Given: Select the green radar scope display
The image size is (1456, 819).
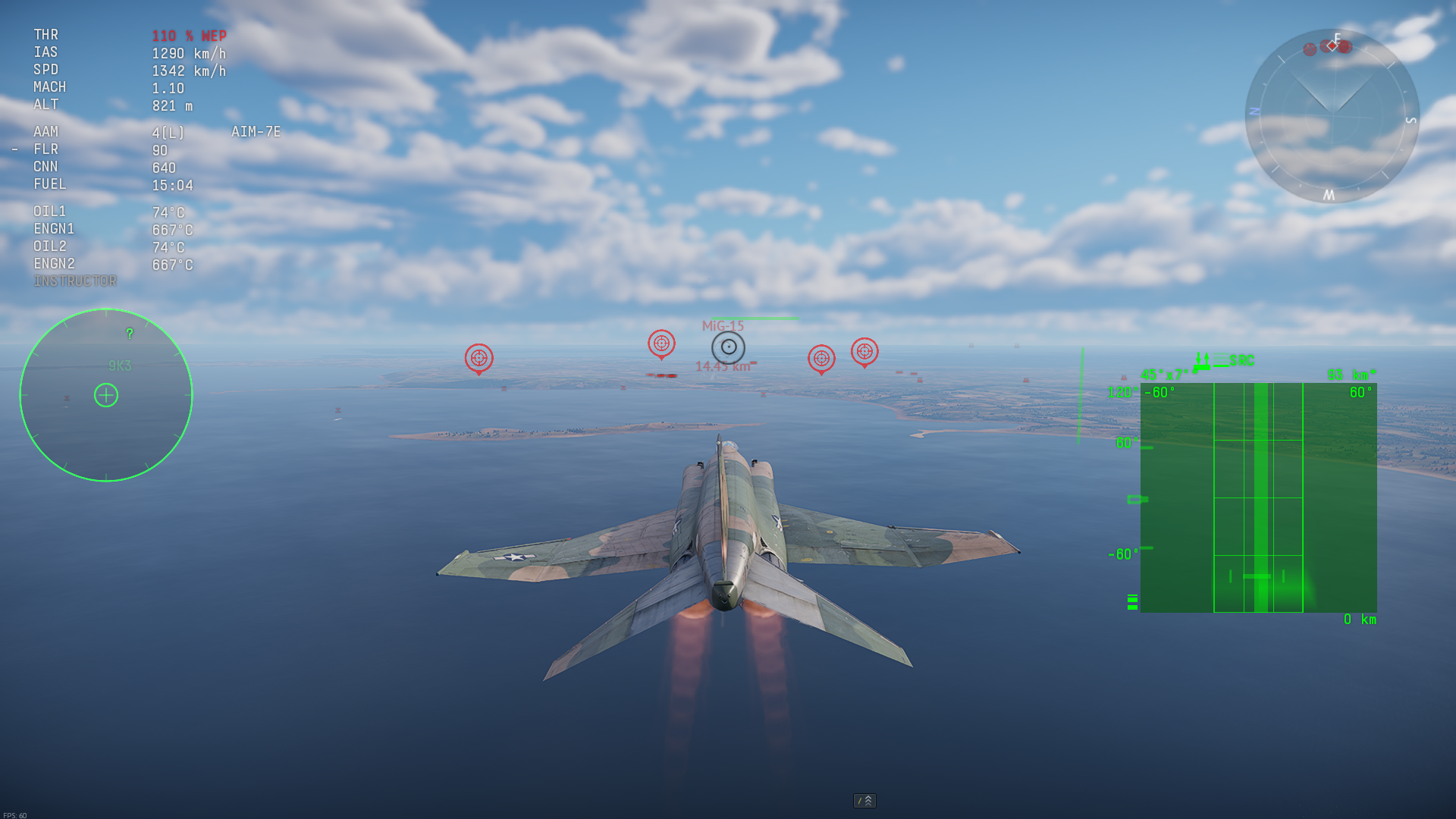Looking at the screenshot, I should 1258,497.
